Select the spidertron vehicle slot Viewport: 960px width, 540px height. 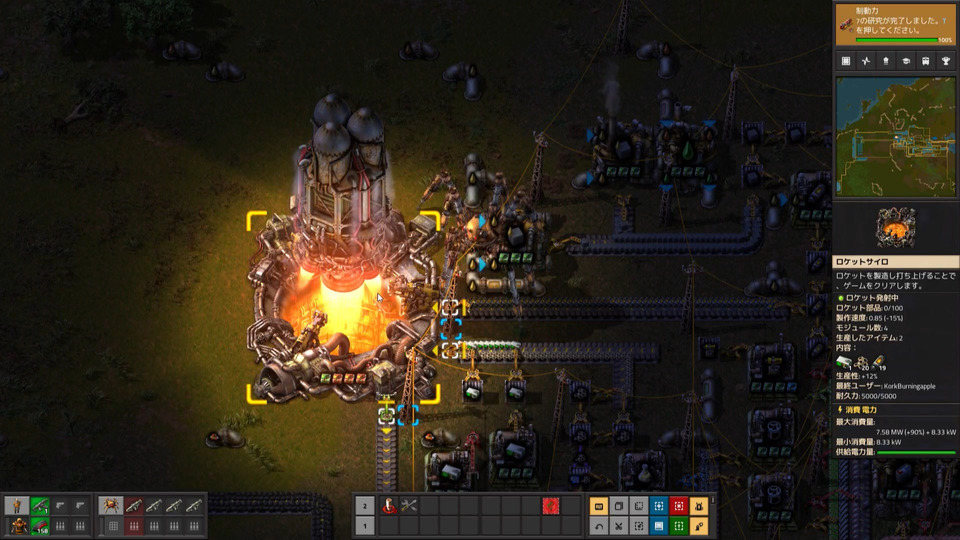(x=113, y=506)
